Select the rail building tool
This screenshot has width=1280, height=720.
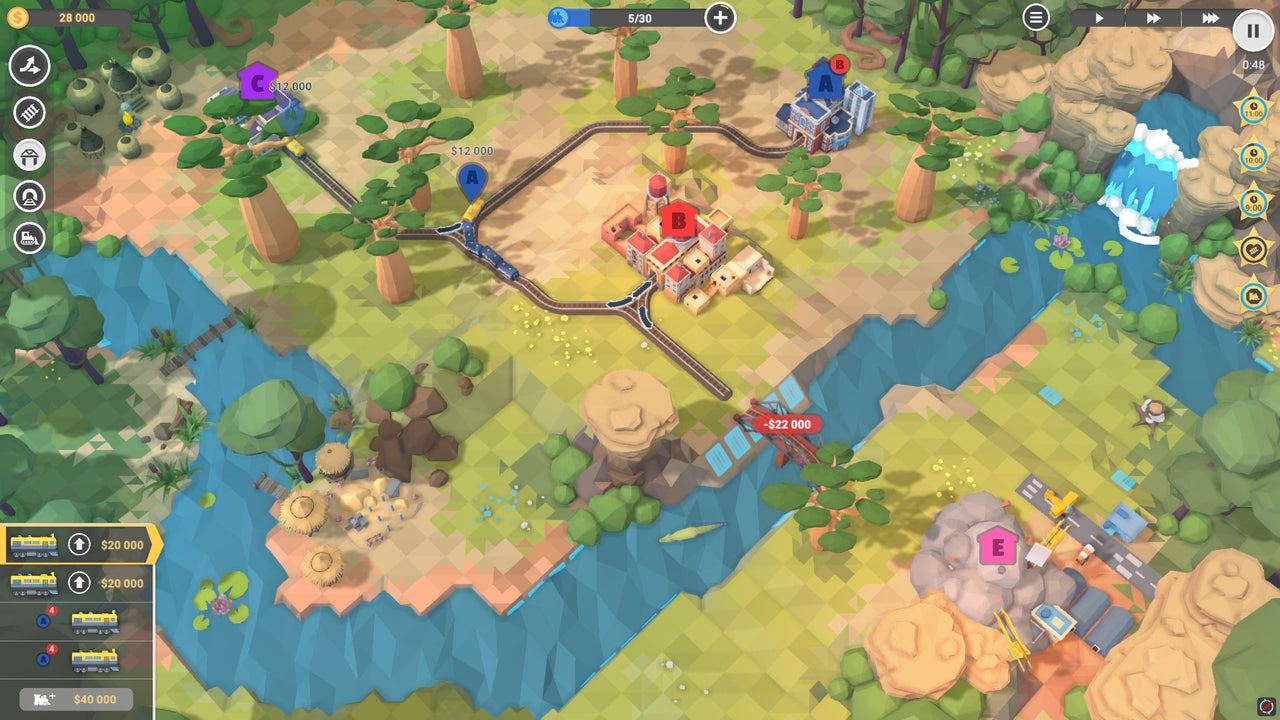[x=30, y=112]
